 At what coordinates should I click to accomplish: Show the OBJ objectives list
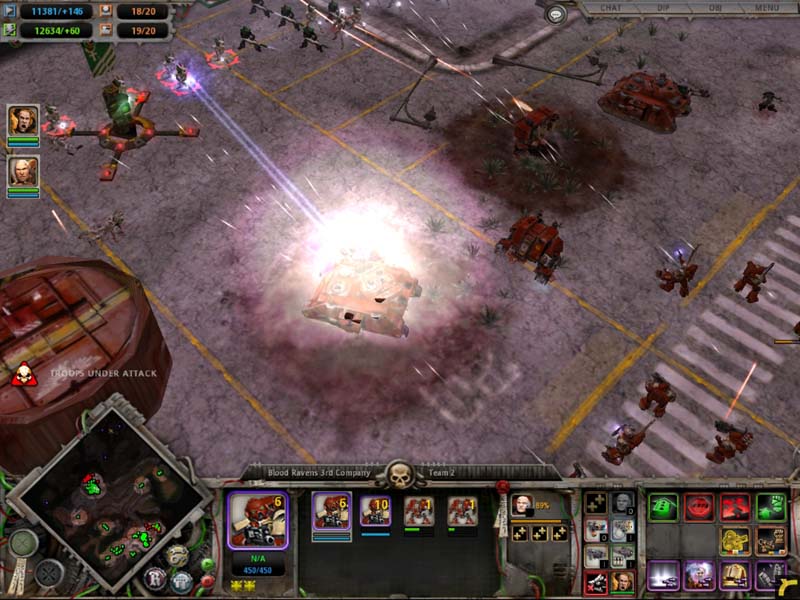click(714, 8)
